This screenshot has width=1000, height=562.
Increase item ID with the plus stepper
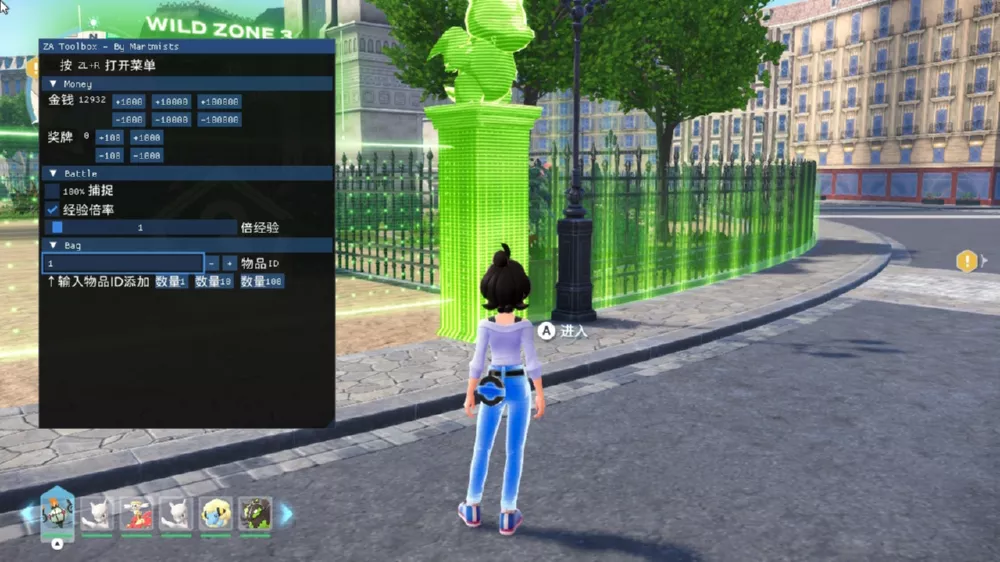(x=229, y=263)
